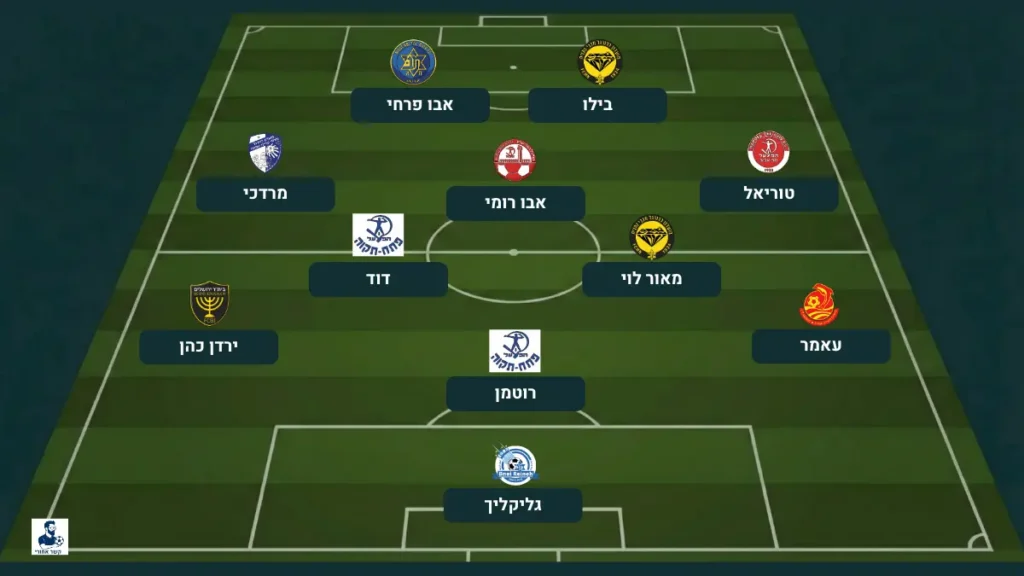Select the עאמר player label
1024x576 pixels.
pyautogui.click(x=821, y=346)
